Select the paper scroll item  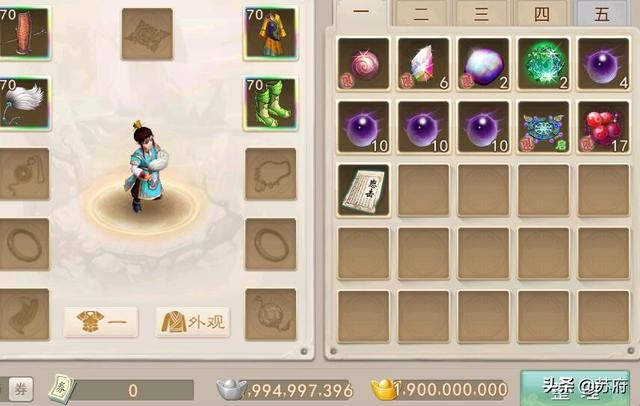tap(363, 189)
